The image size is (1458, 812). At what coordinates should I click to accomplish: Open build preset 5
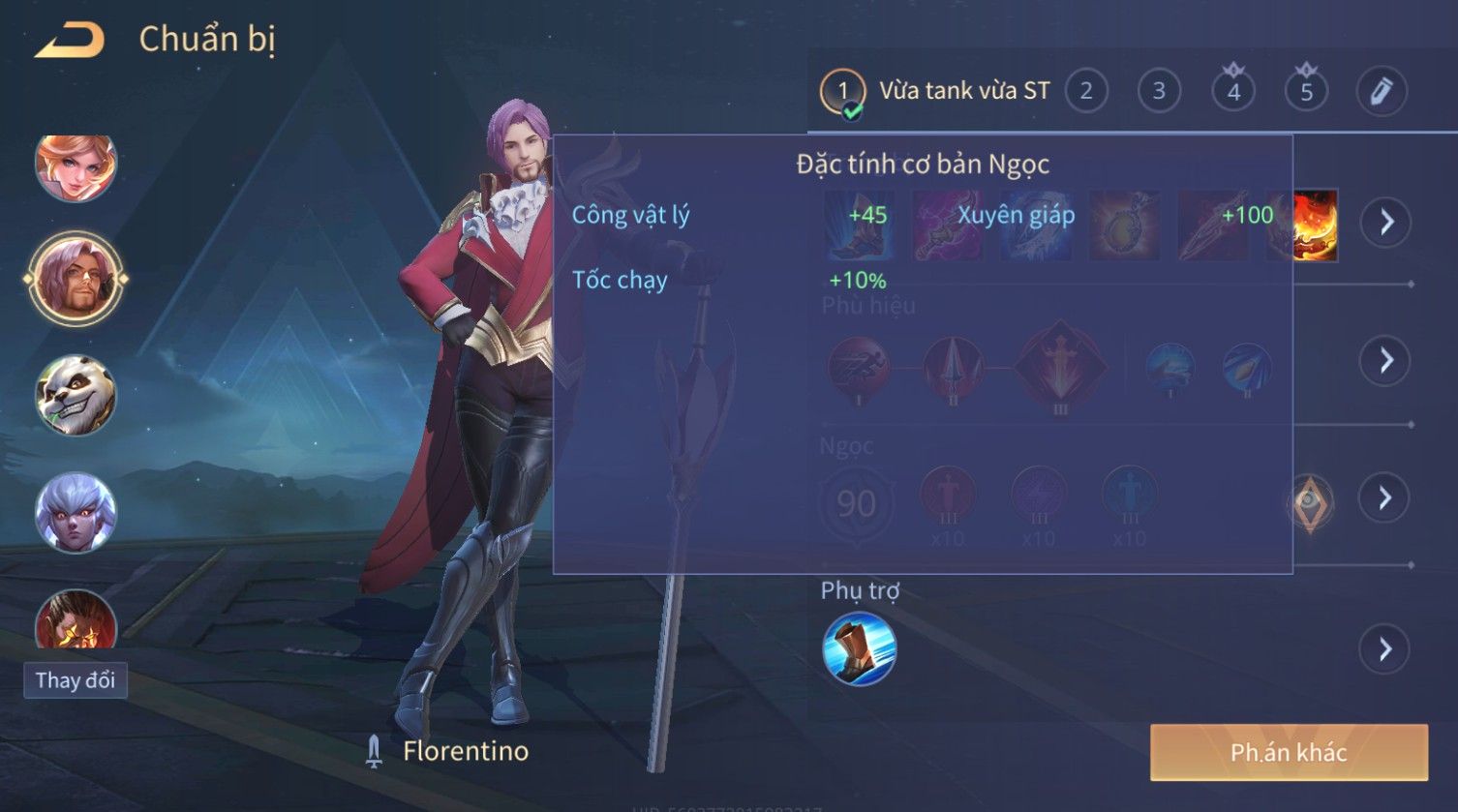tap(1306, 91)
